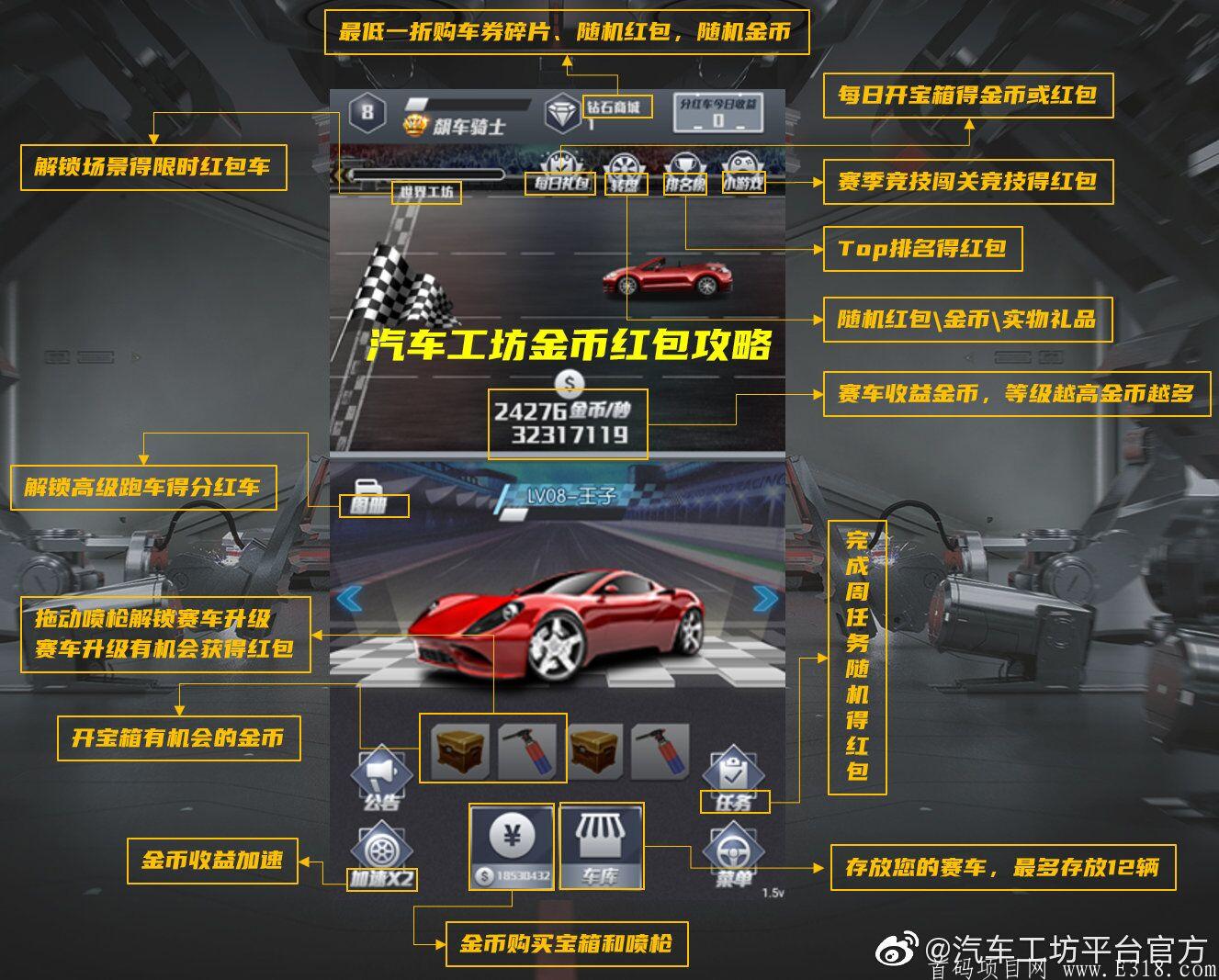1219x980 pixels.
Task: Open the 任务 task clipboard icon
Action: (734, 772)
